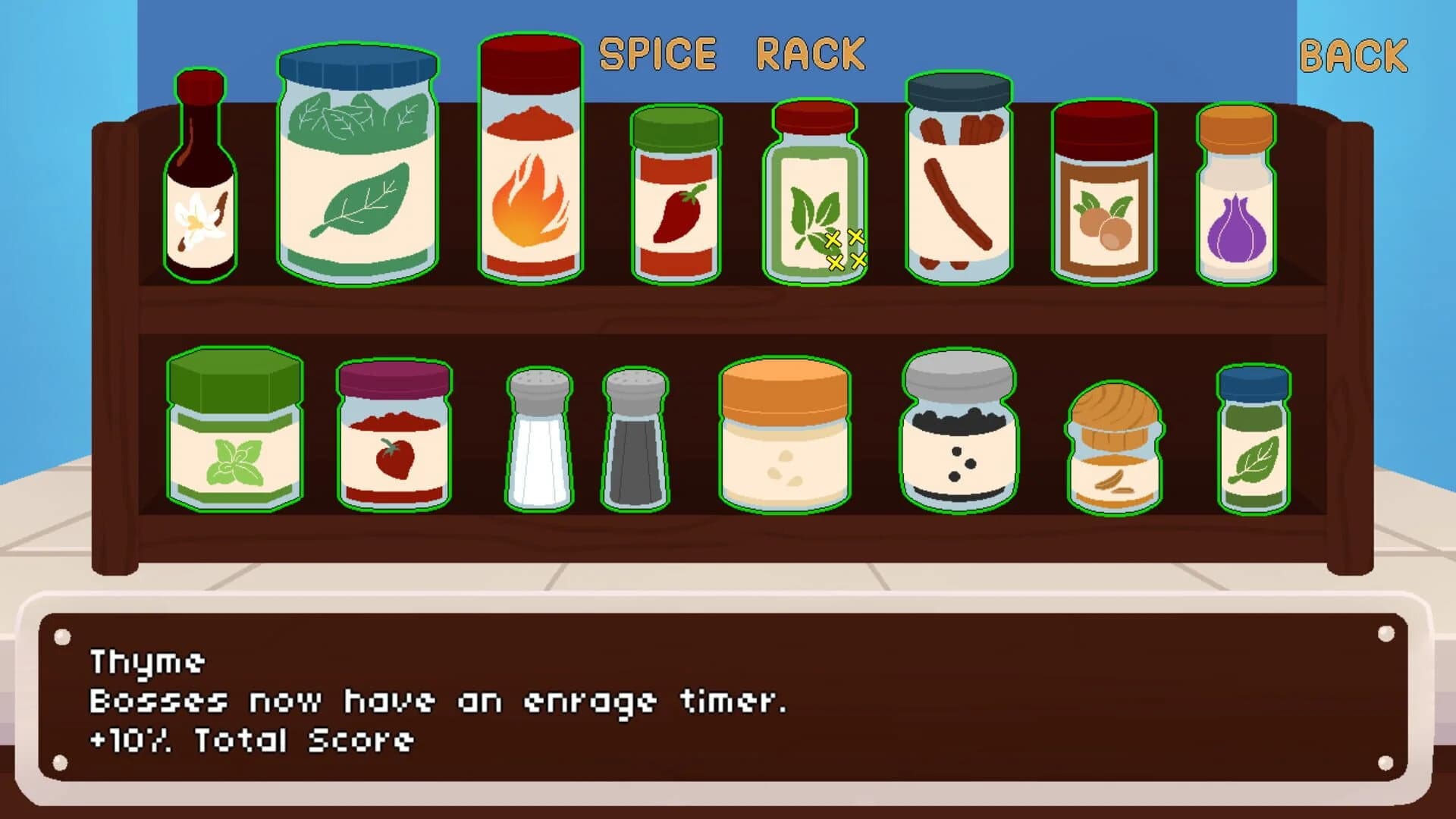Viewport: 1456px width, 819px height.
Task: Switch away using the BACK label
Action: pyautogui.click(x=1351, y=56)
